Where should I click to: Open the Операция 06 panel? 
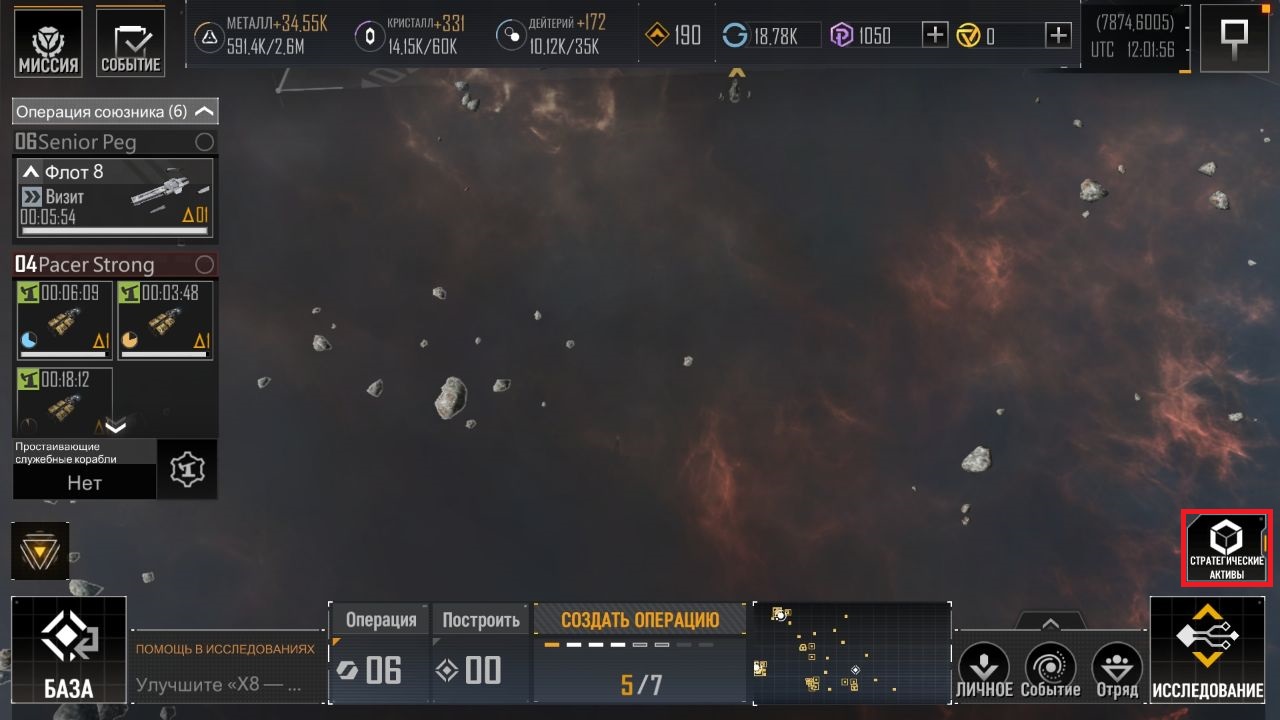pyautogui.click(x=380, y=653)
